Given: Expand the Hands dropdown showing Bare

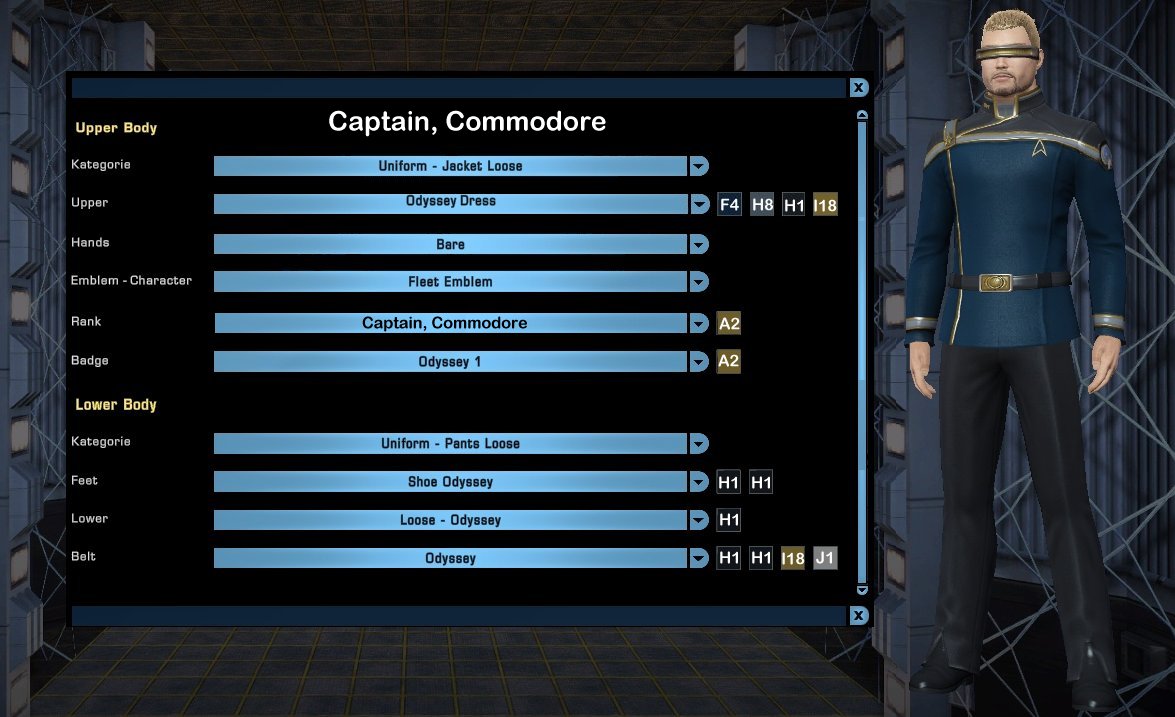Looking at the screenshot, I should (x=699, y=244).
